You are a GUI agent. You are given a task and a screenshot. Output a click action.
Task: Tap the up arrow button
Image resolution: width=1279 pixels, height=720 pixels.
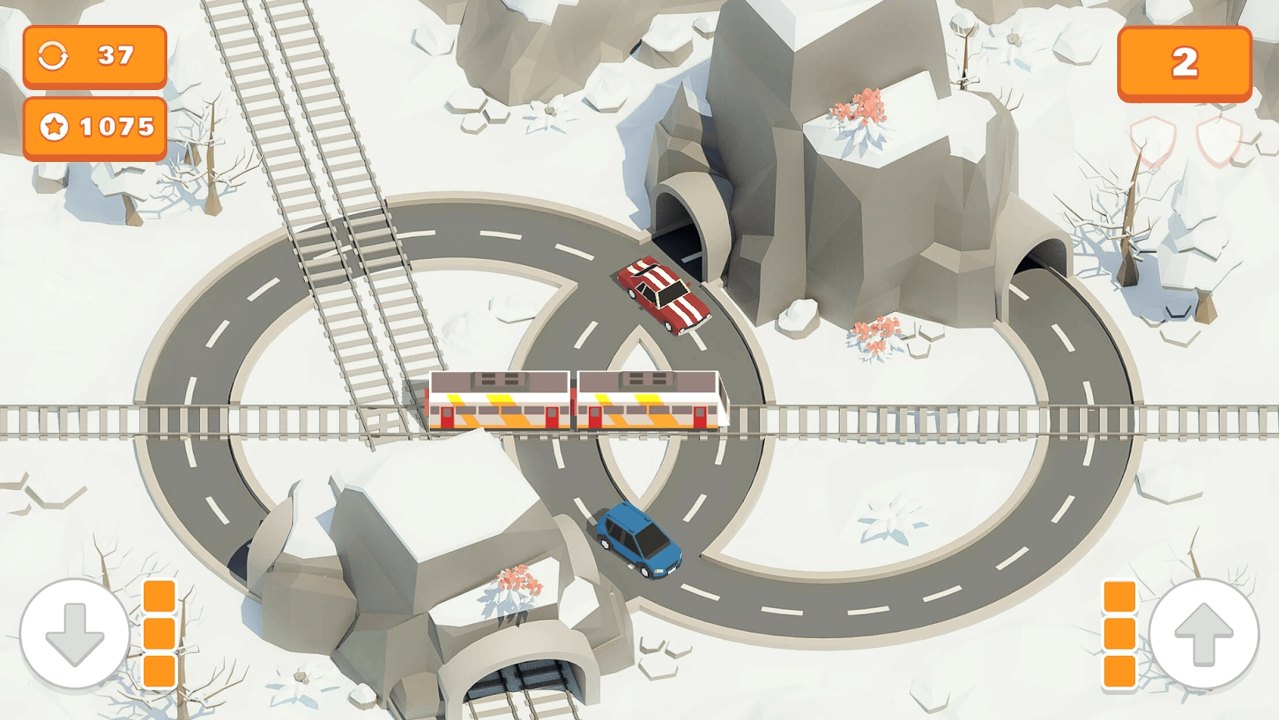pyautogui.click(x=1203, y=634)
